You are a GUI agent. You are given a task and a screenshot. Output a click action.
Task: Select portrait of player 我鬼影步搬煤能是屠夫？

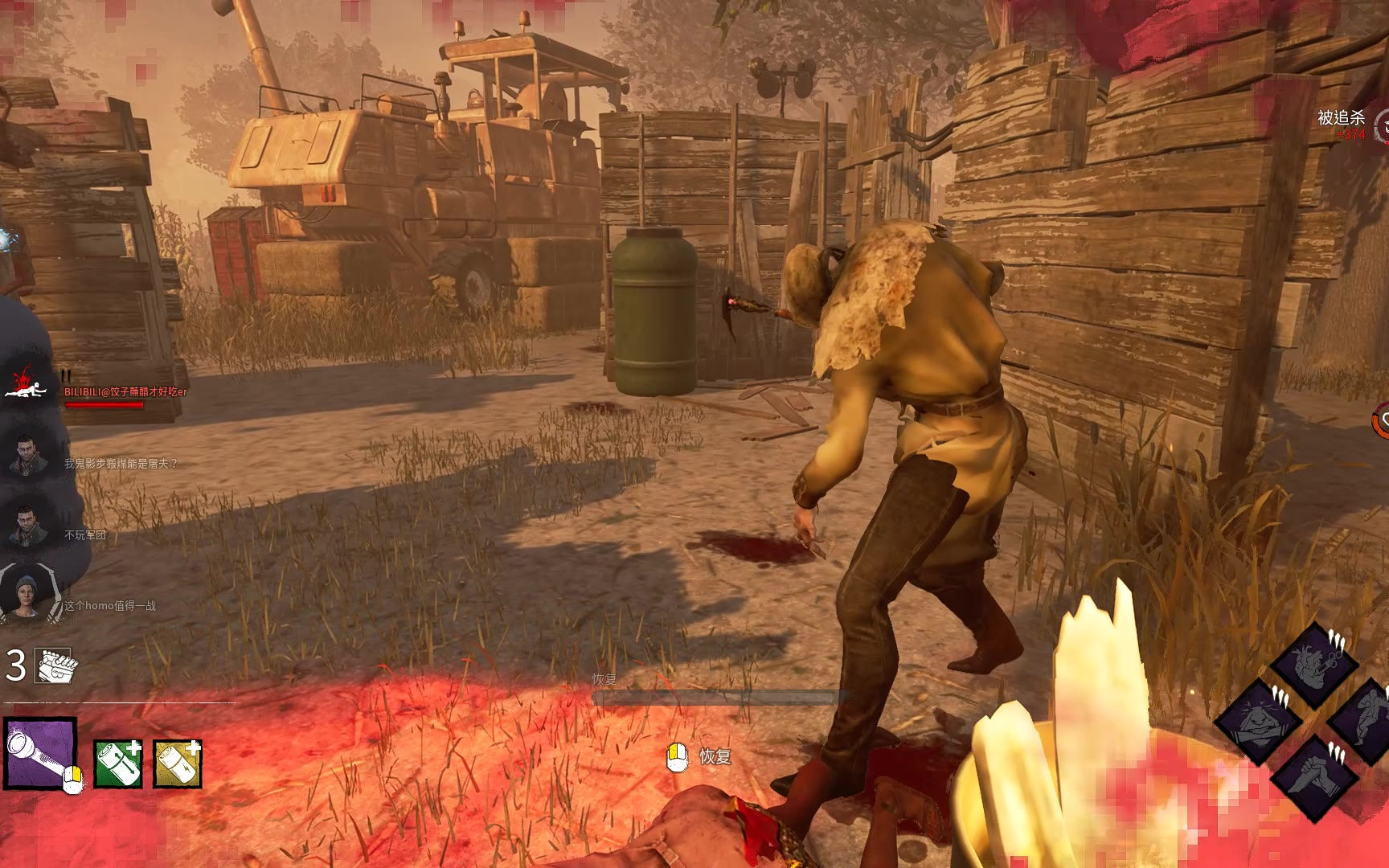coord(26,455)
